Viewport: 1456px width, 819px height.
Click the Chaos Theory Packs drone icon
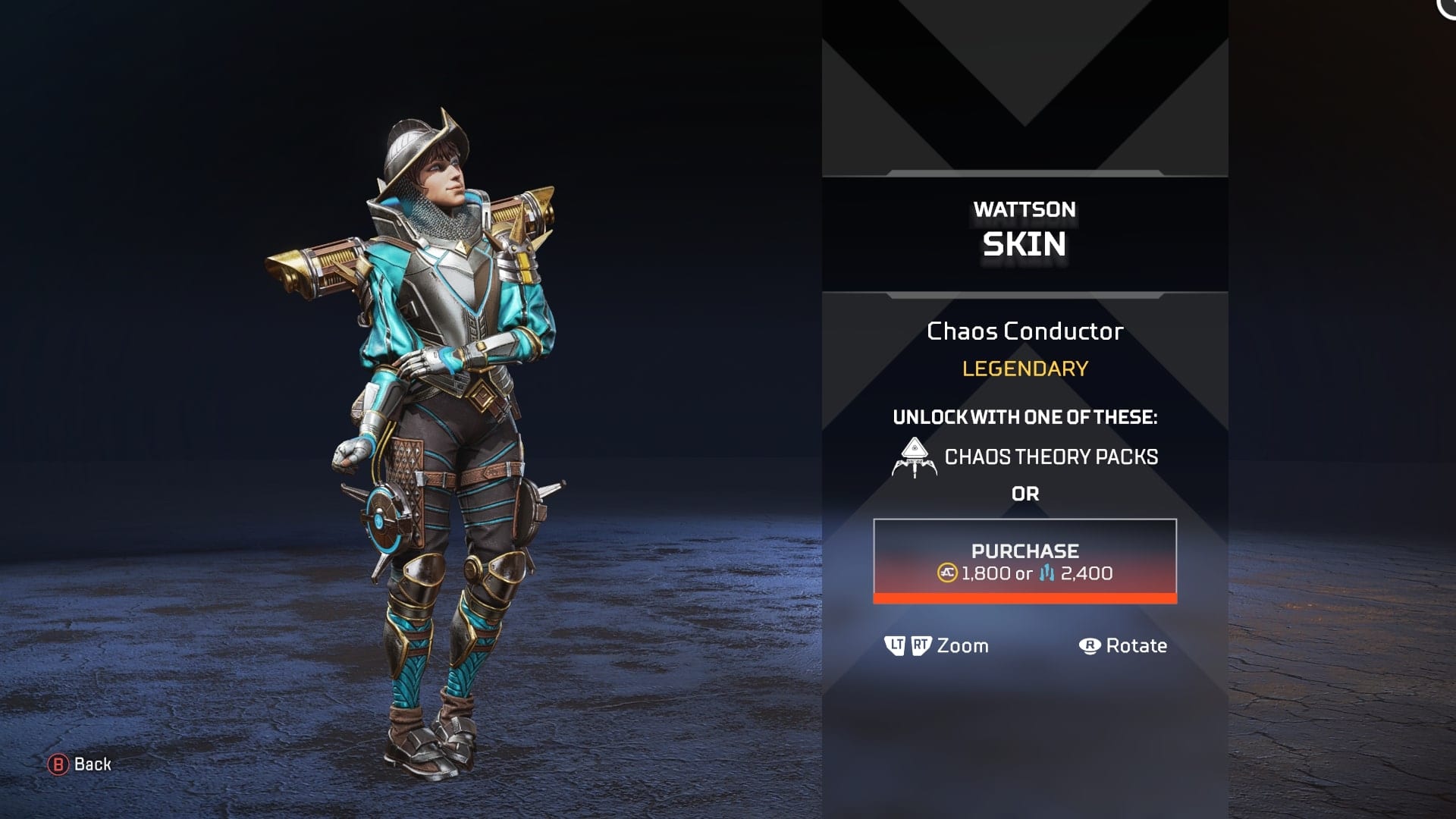(914, 456)
